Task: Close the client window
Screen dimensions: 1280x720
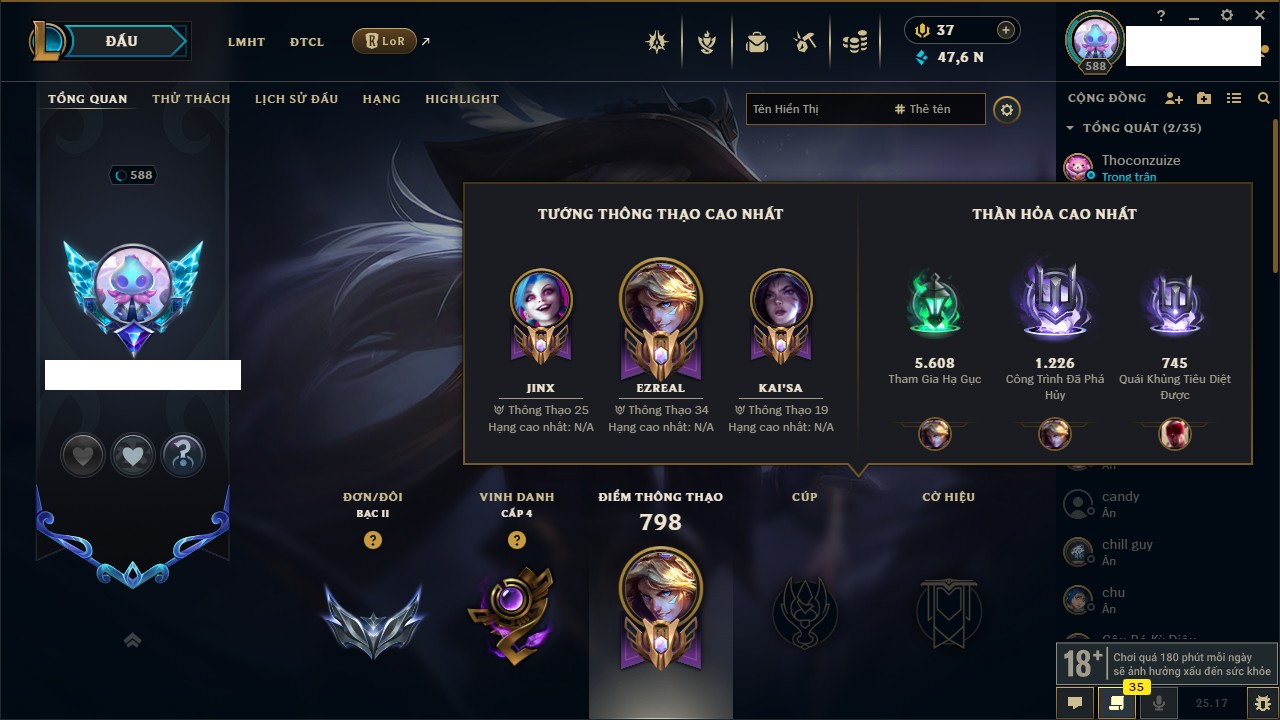Action: [x=1257, y=15]
